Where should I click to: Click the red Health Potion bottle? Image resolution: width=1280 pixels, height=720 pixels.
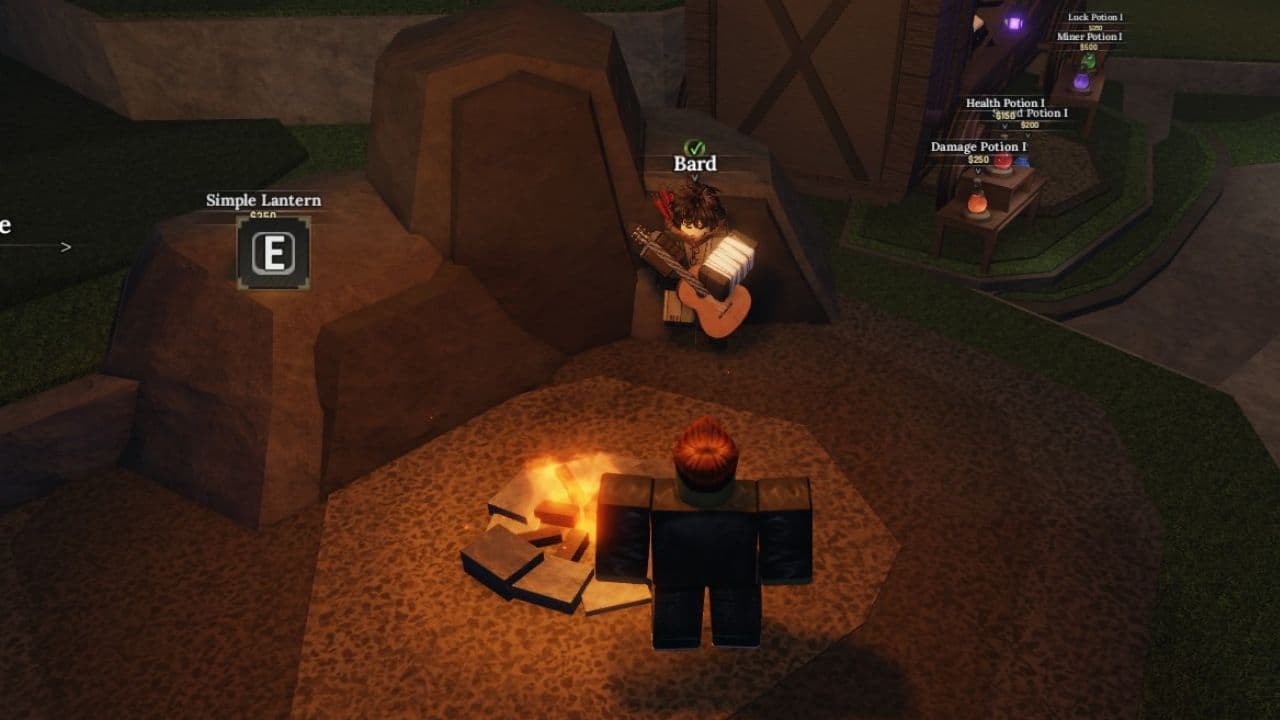click(x=1004, y=163)
